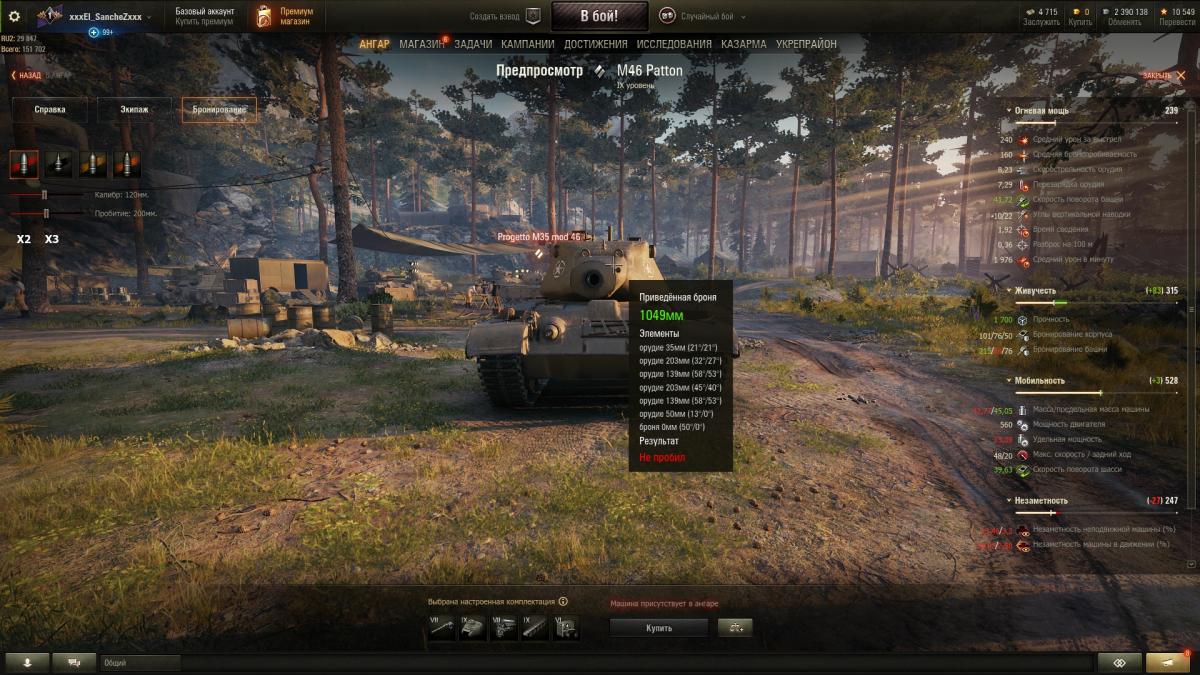Collapse the «Мобильность» stats section
The width and height of the screenshot is (1200, 675).
1007,381
